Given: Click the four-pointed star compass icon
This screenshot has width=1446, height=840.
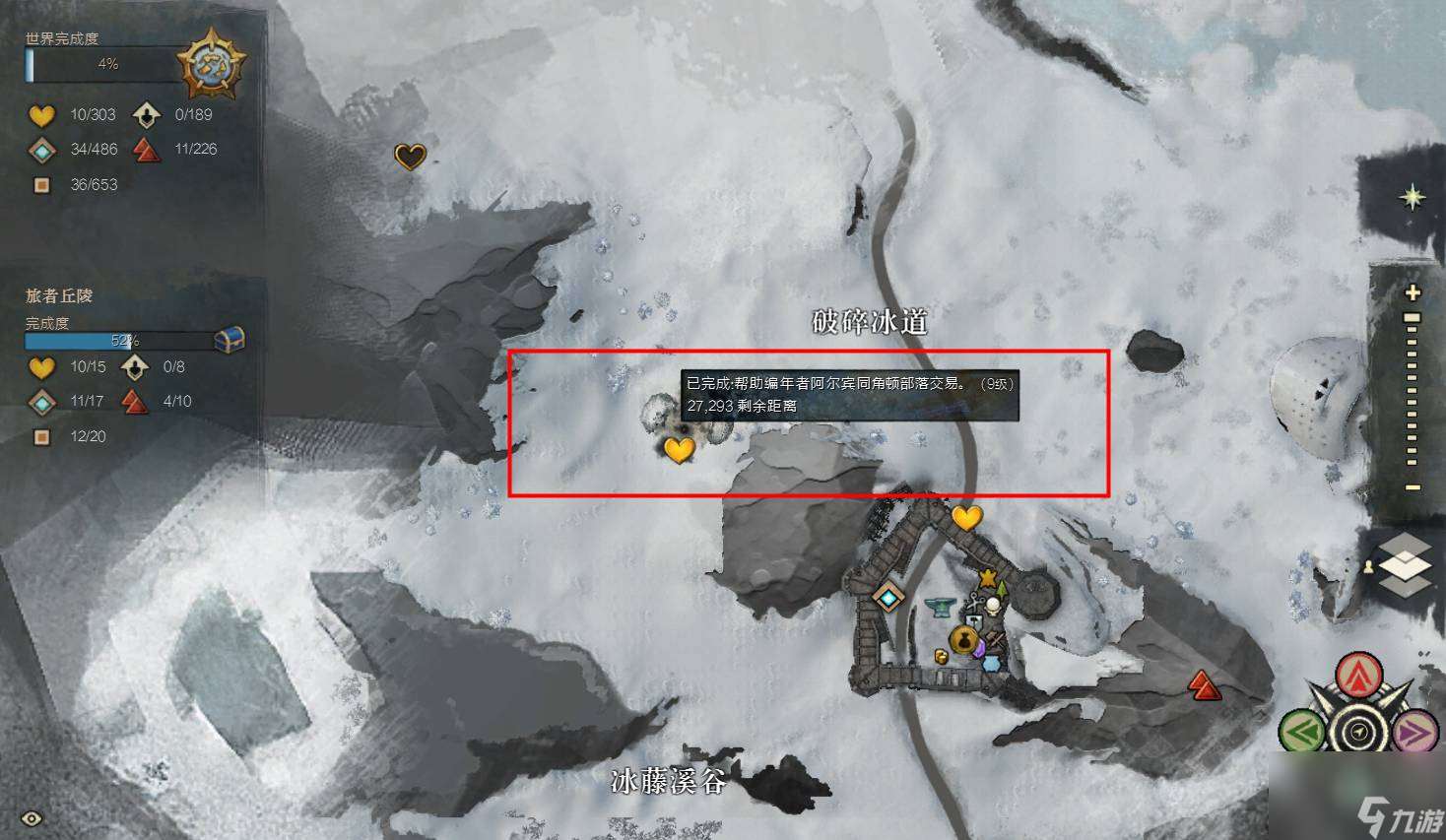Looking at the screenshot, I should coord(1412,197).
